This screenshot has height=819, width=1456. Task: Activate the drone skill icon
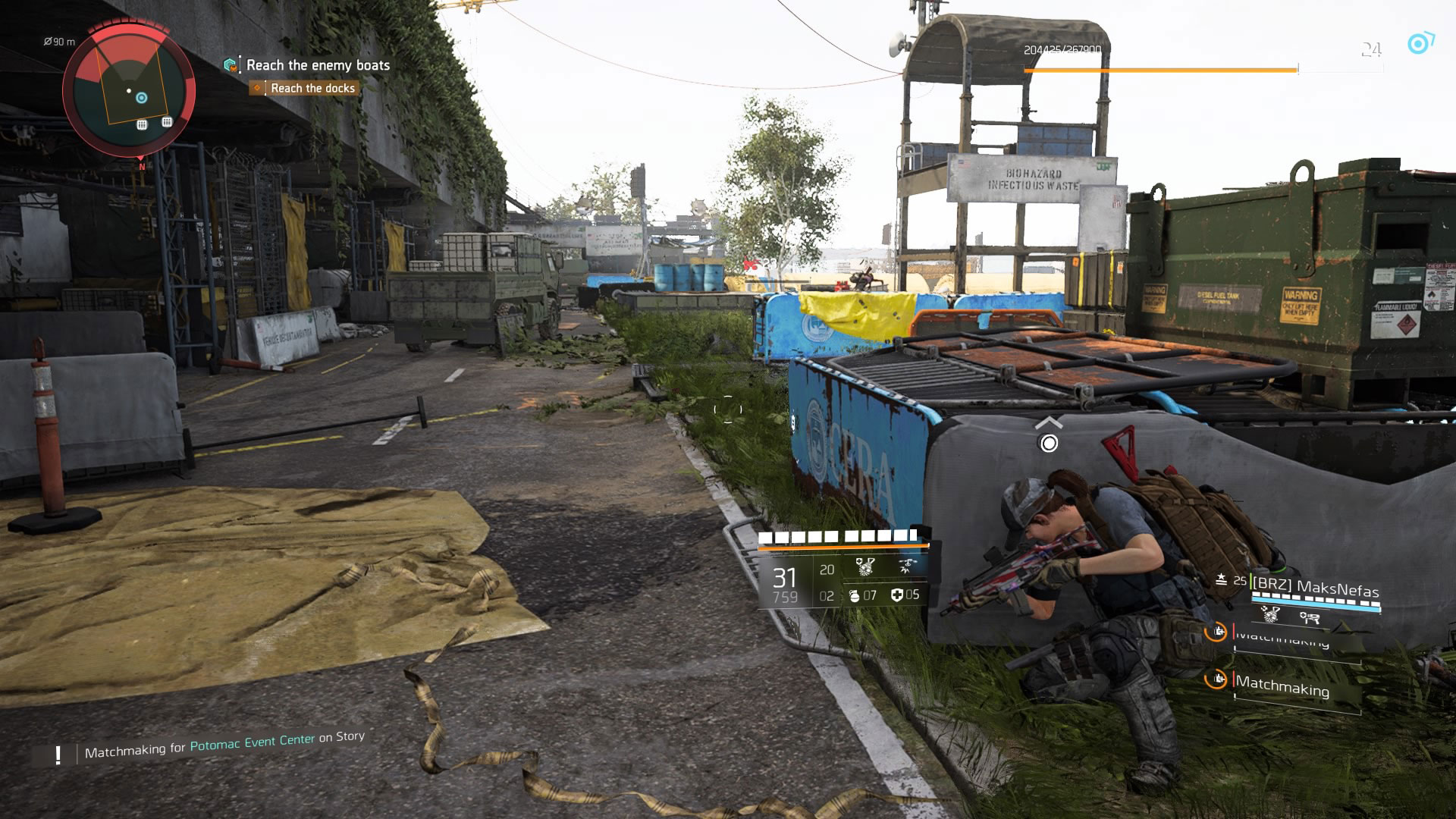(906, 566)
